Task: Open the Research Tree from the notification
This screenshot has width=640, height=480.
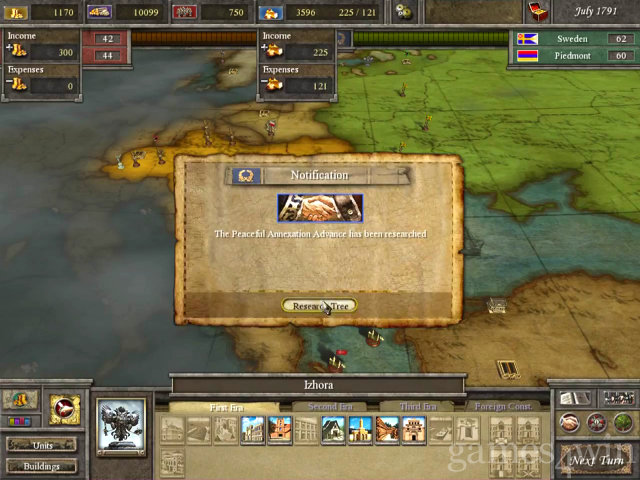Action: pos(319,305)
